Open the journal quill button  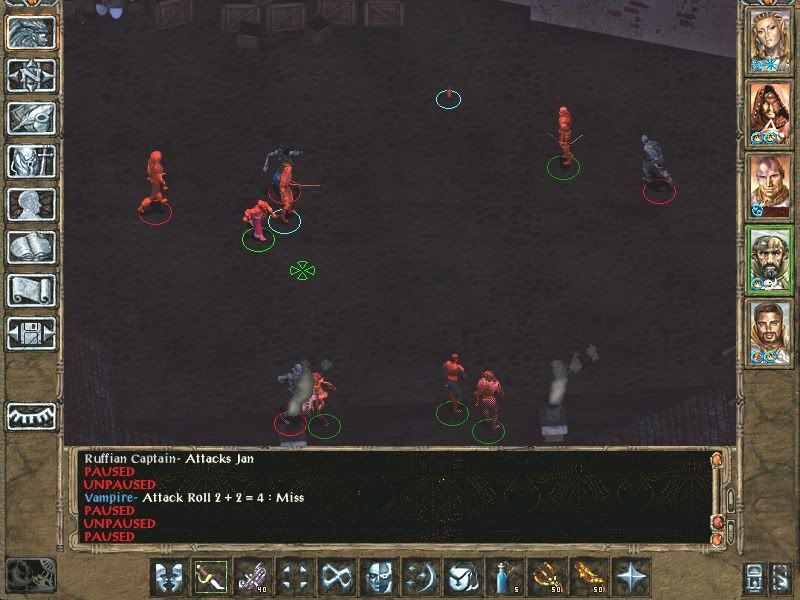point(31,119)
